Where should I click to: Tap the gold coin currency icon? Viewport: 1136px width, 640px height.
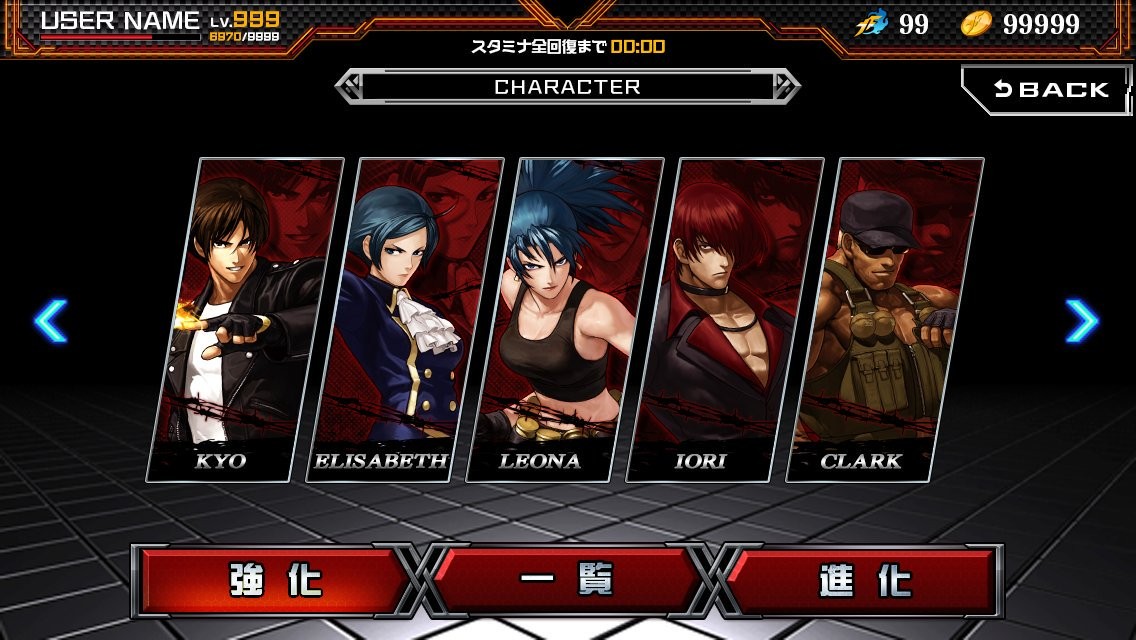click(976, 25)
